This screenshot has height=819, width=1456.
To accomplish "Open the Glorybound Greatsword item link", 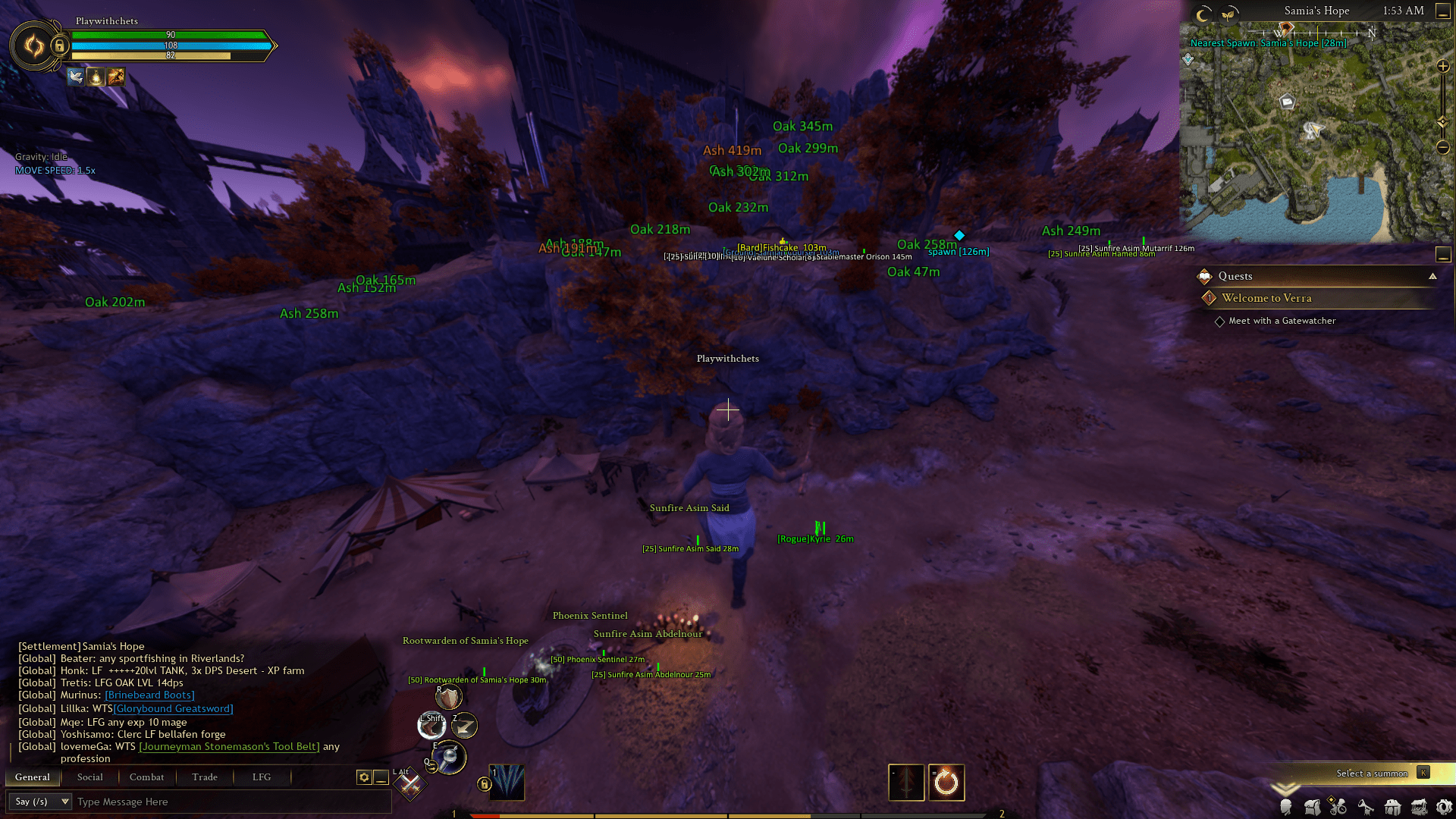I will click(173, 708).
